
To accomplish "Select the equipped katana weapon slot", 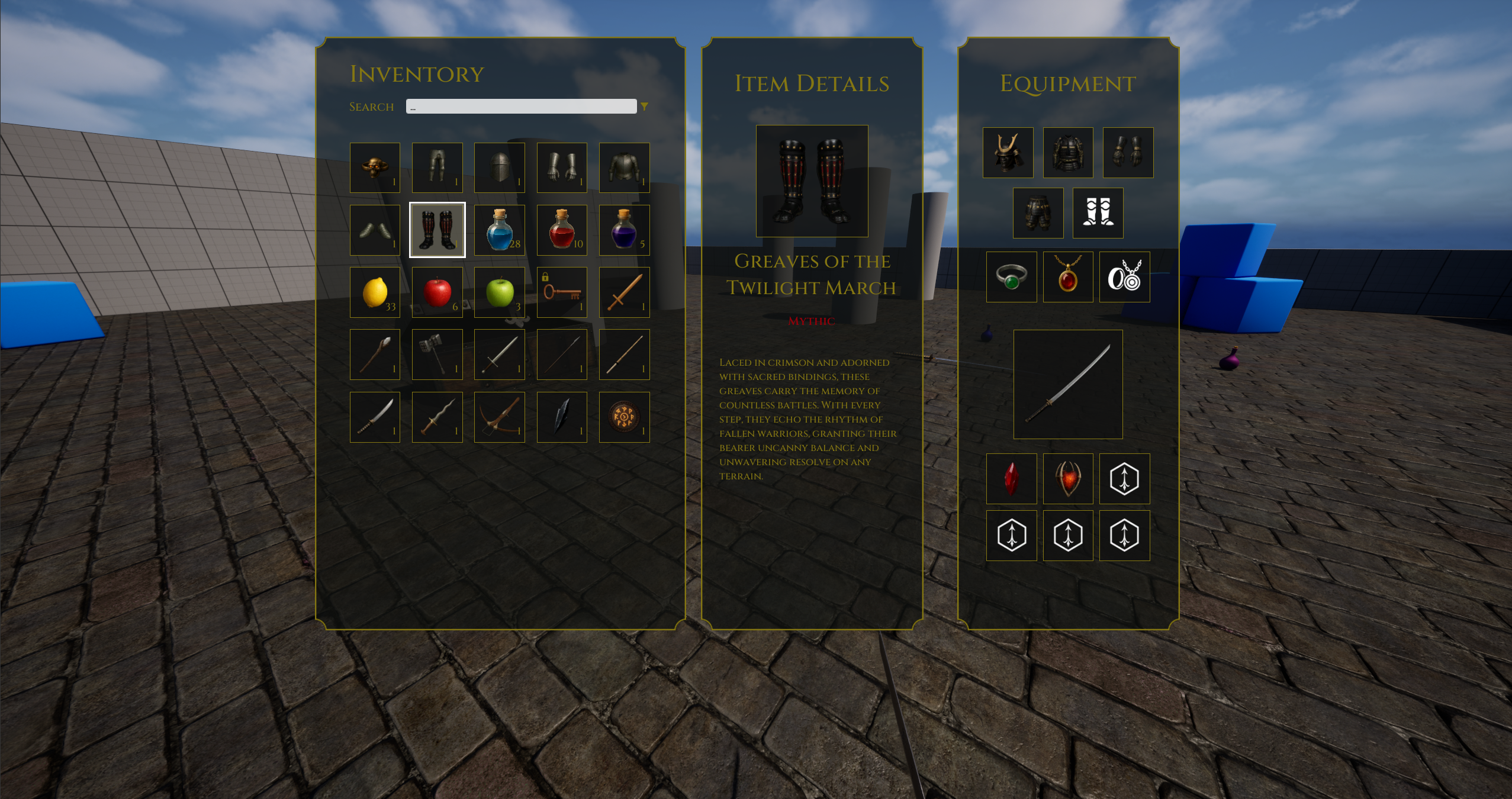I will click(1068, 384).
